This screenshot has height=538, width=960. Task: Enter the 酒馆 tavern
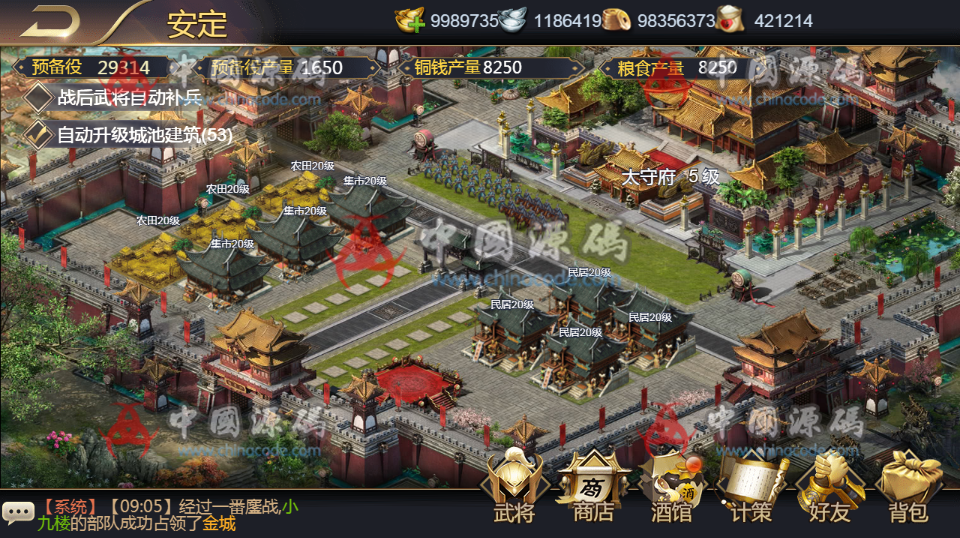pyautogui.click(x=672, y=488)
